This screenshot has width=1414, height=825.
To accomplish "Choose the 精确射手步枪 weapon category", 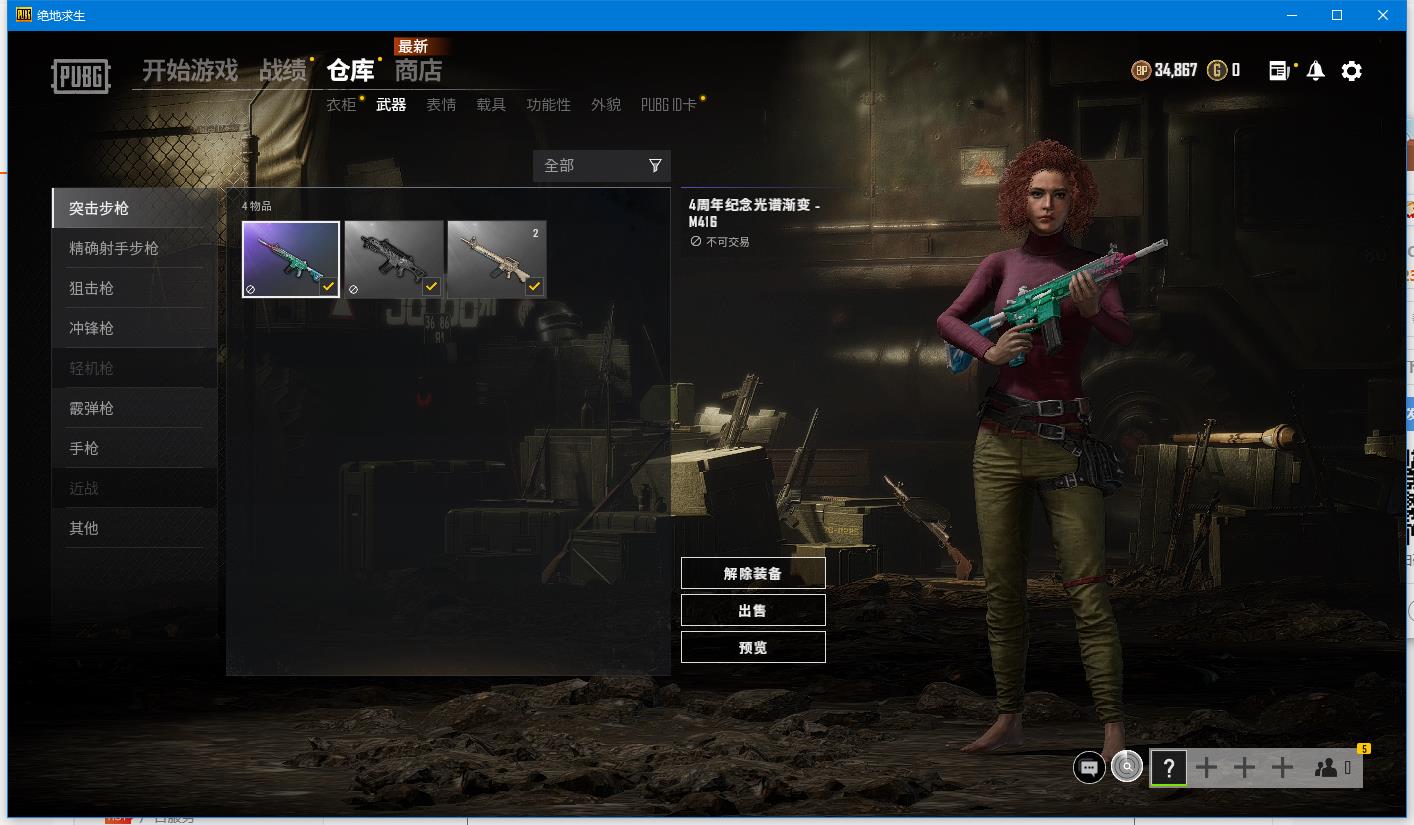I will pos(114,248).
